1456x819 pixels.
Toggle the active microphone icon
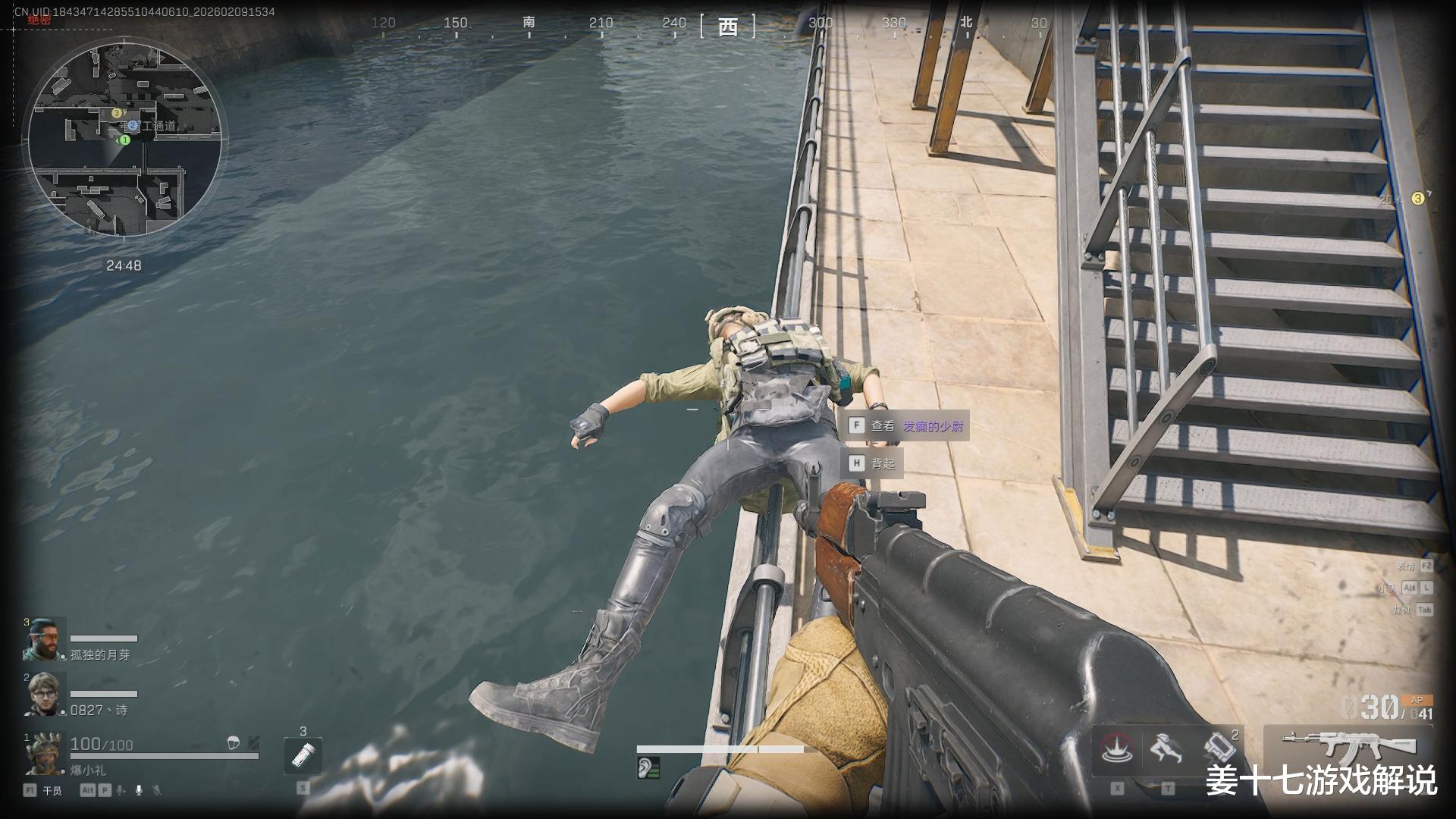139,790
